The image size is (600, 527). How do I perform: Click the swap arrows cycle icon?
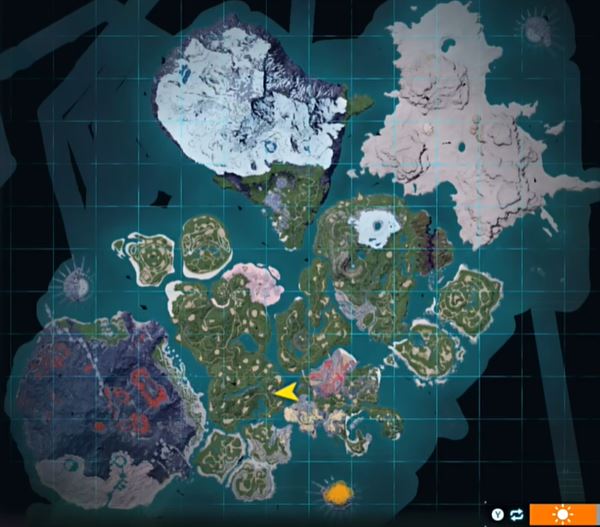(516, 514)
